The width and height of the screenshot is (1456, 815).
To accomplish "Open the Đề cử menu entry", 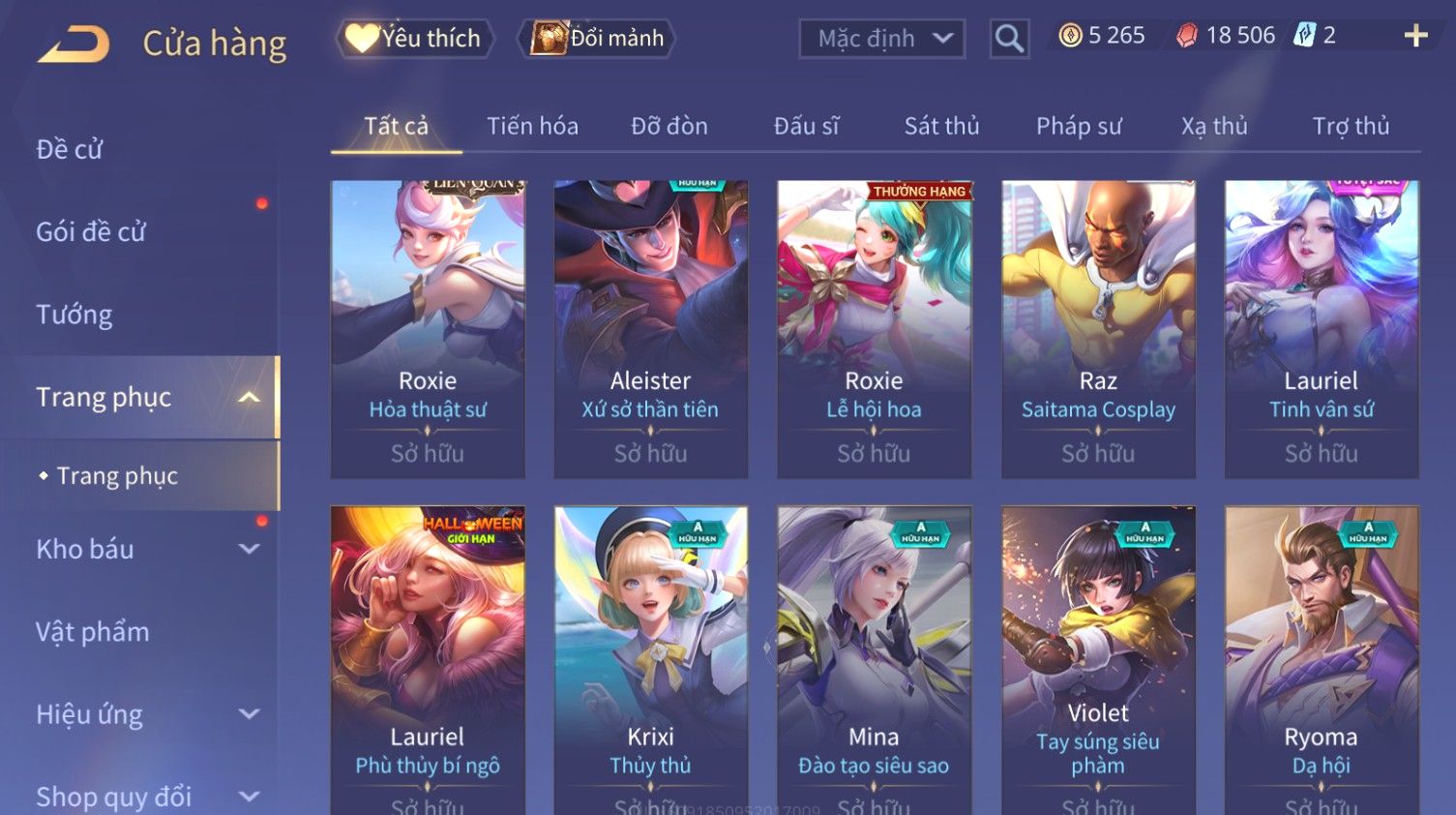I will coord(70,149).
